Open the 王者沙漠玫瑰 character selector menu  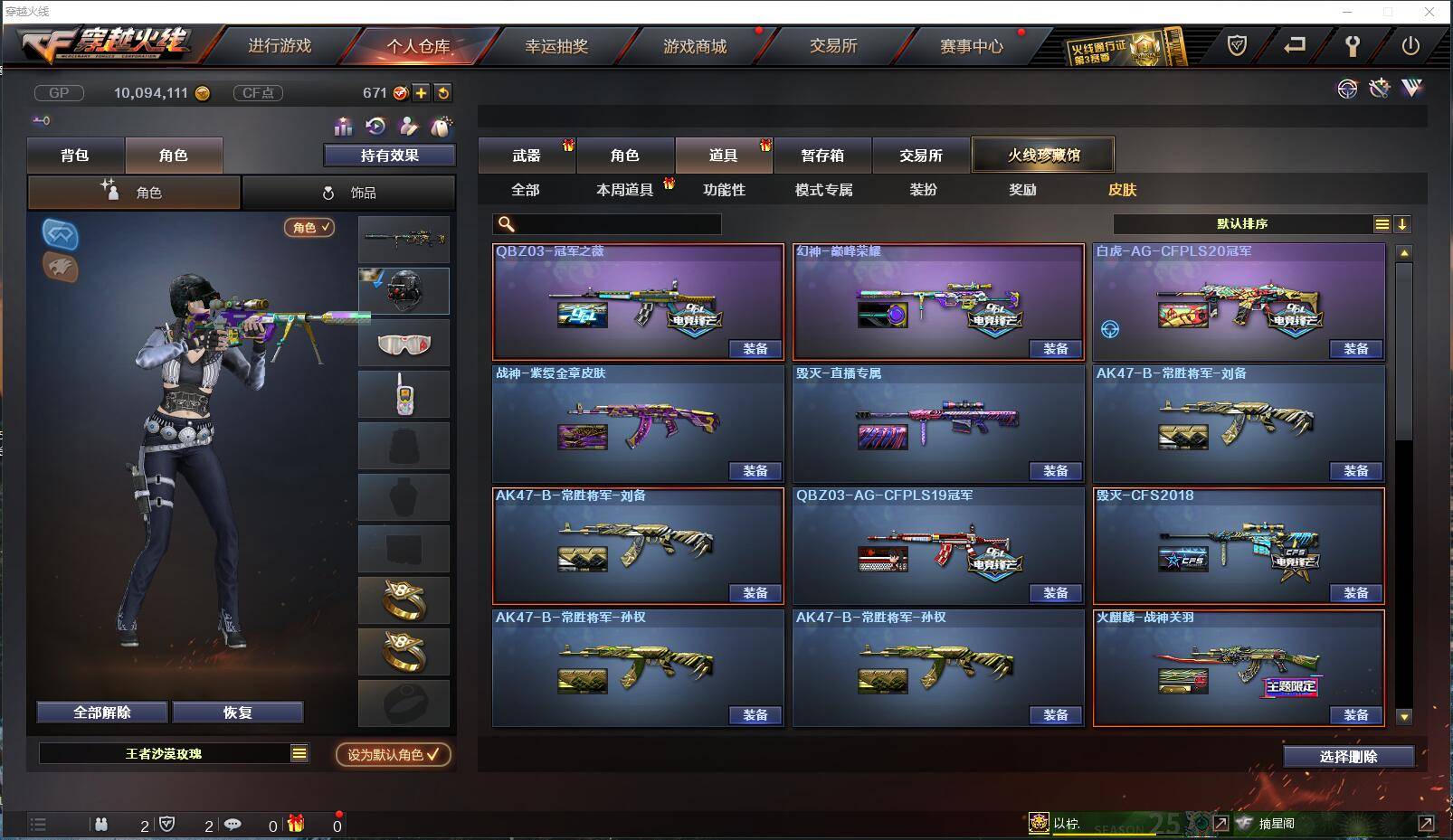pos(174,752)
